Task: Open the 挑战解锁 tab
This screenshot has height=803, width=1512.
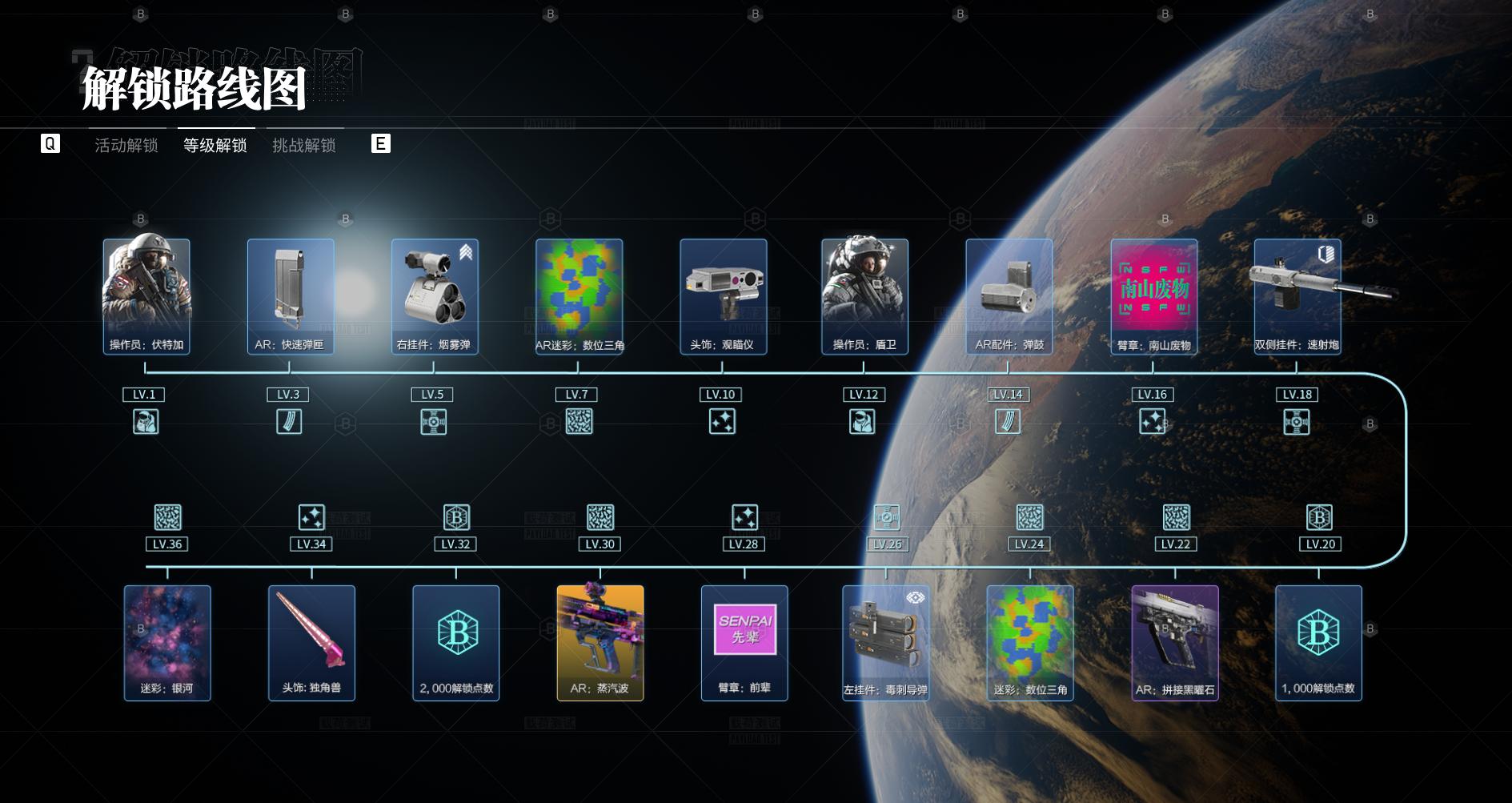Action: point(304,145)
